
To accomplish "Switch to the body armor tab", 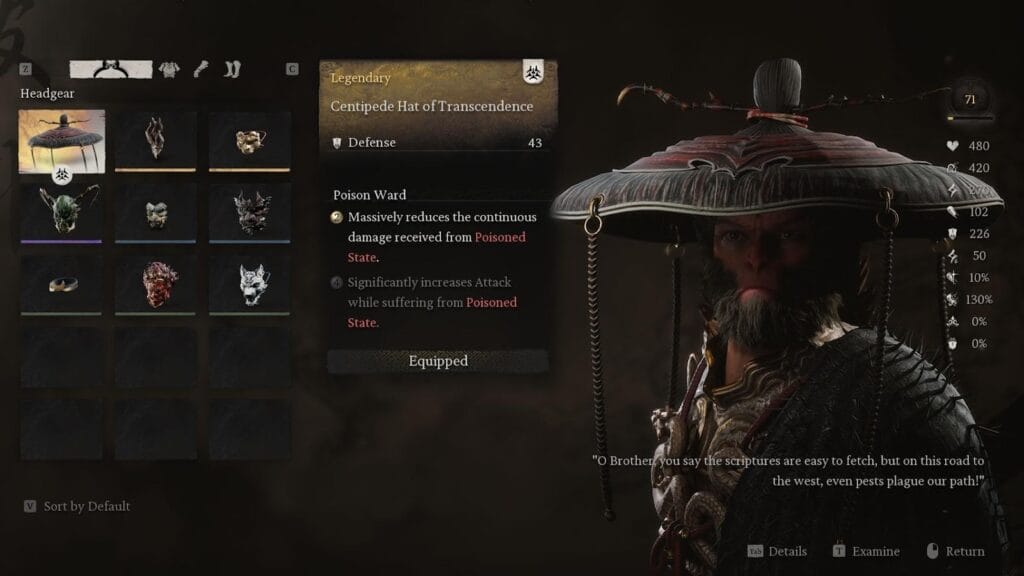I will [169, 69].
